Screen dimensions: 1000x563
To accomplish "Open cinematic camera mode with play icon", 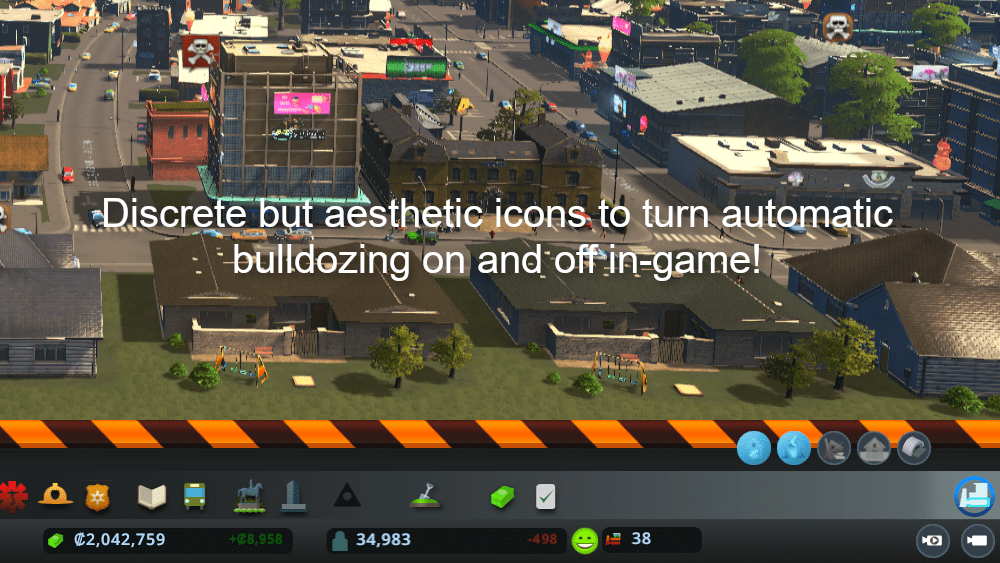I will point(976,541).
